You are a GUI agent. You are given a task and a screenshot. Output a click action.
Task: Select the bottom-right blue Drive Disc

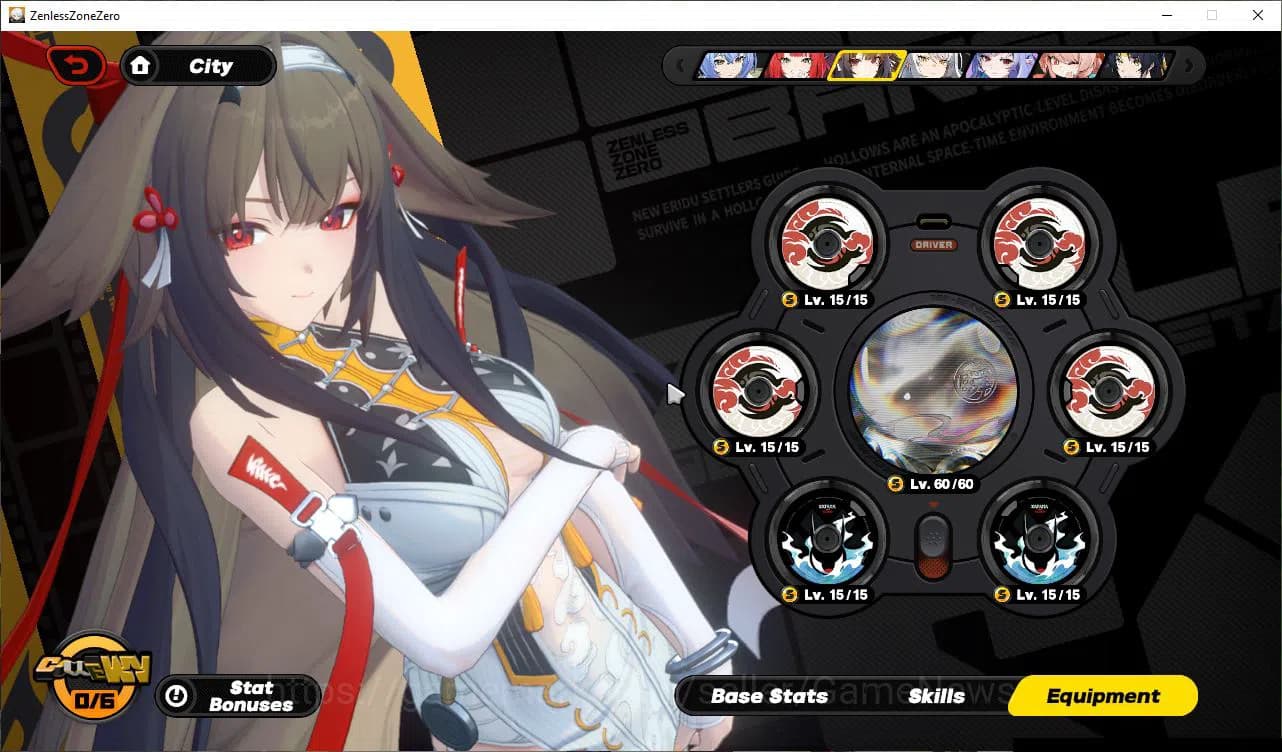(x=1040, y=538)
